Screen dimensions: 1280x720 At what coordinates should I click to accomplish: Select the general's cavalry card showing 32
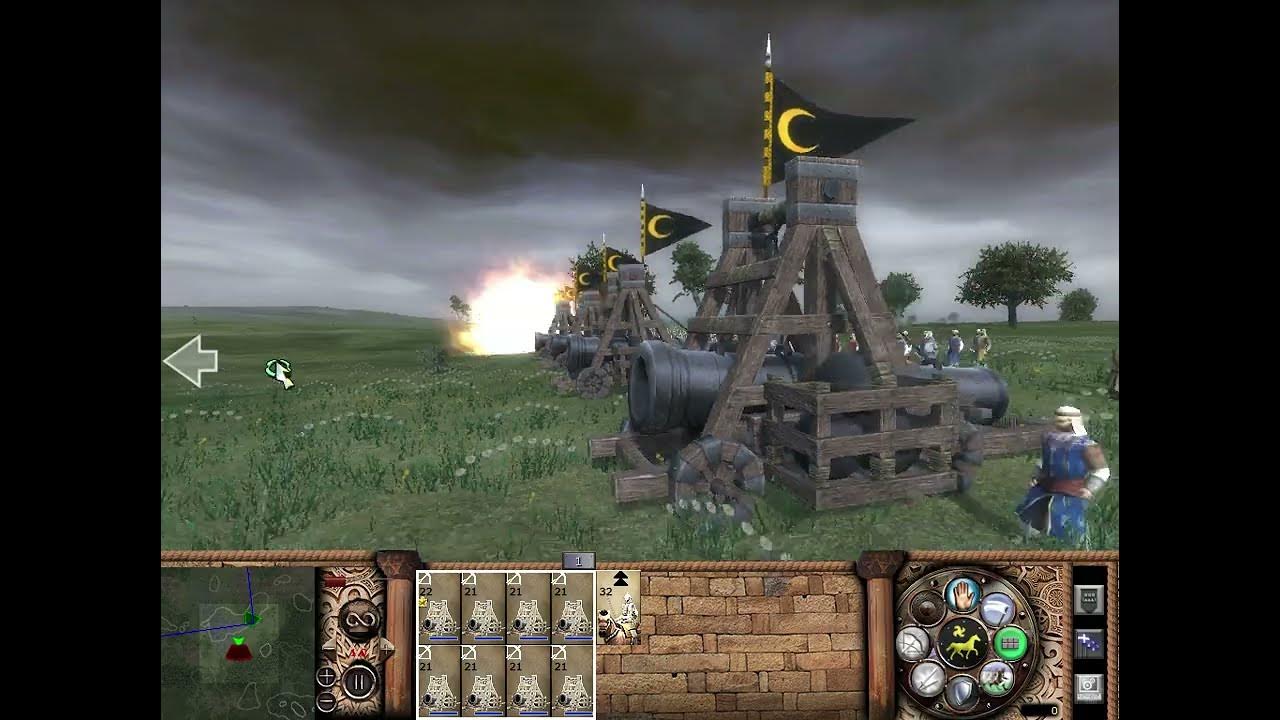tap(619, 607)
